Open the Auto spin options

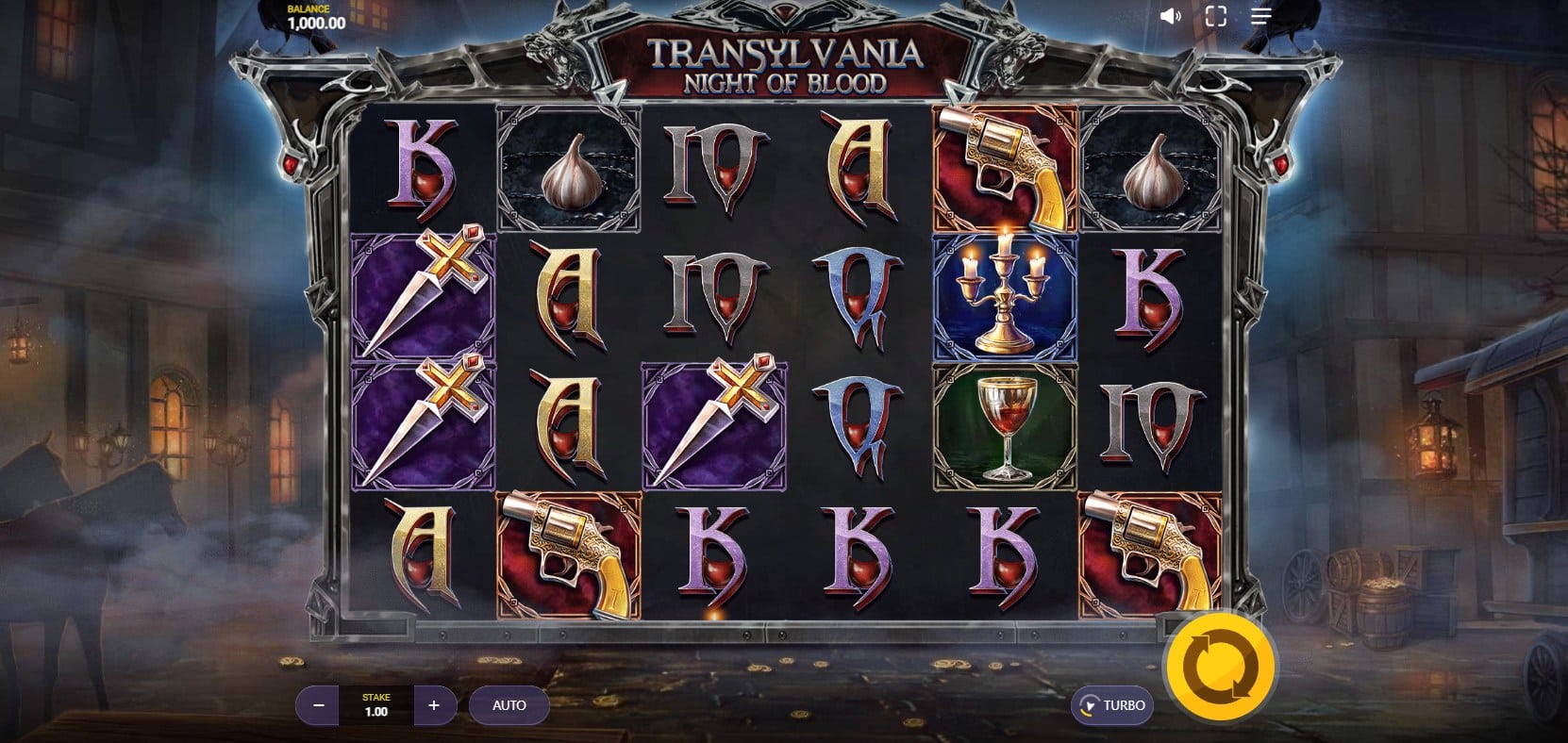pyautogui.click(x=509, y=705)
